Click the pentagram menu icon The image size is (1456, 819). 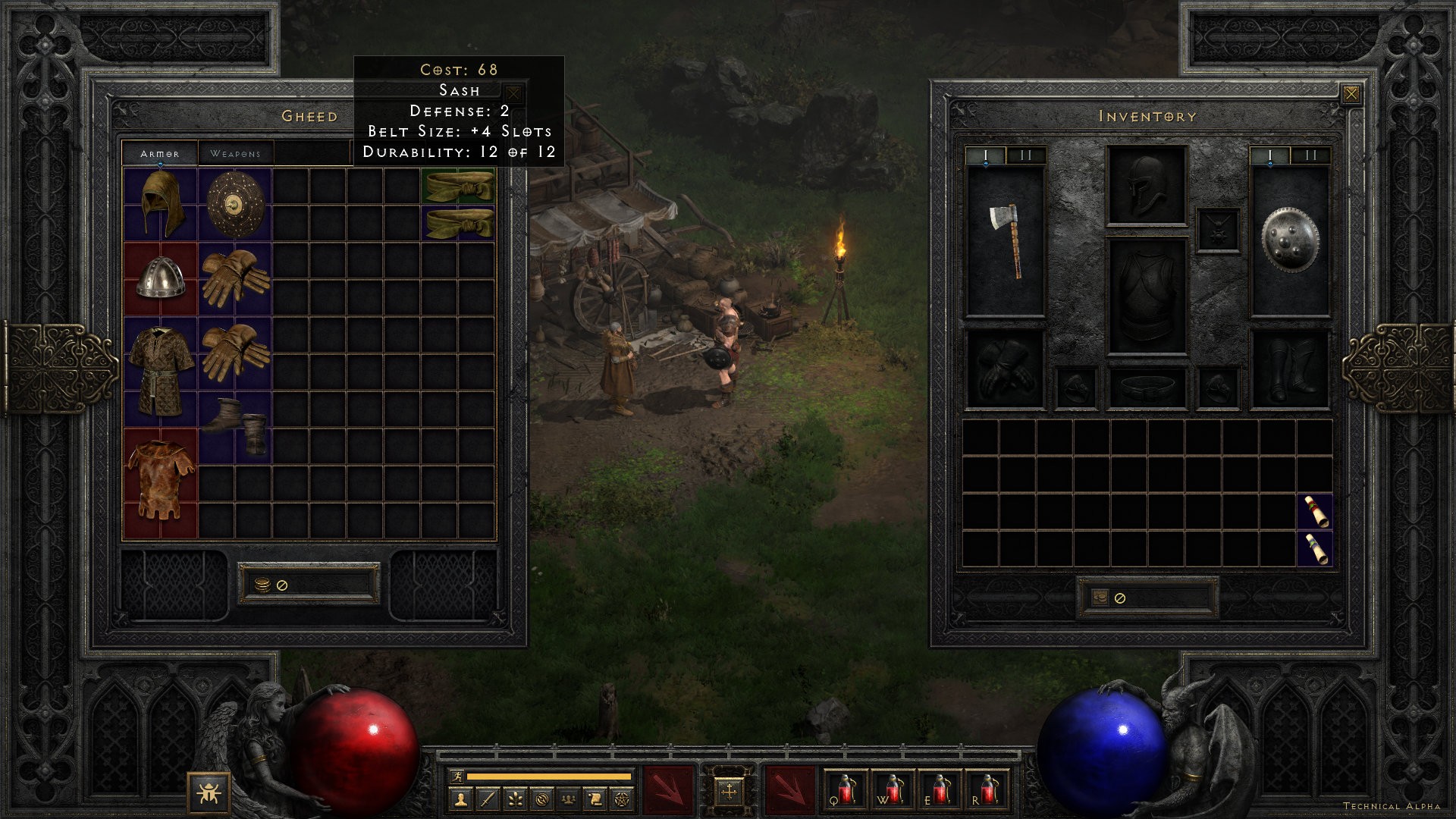pos(622,799)
